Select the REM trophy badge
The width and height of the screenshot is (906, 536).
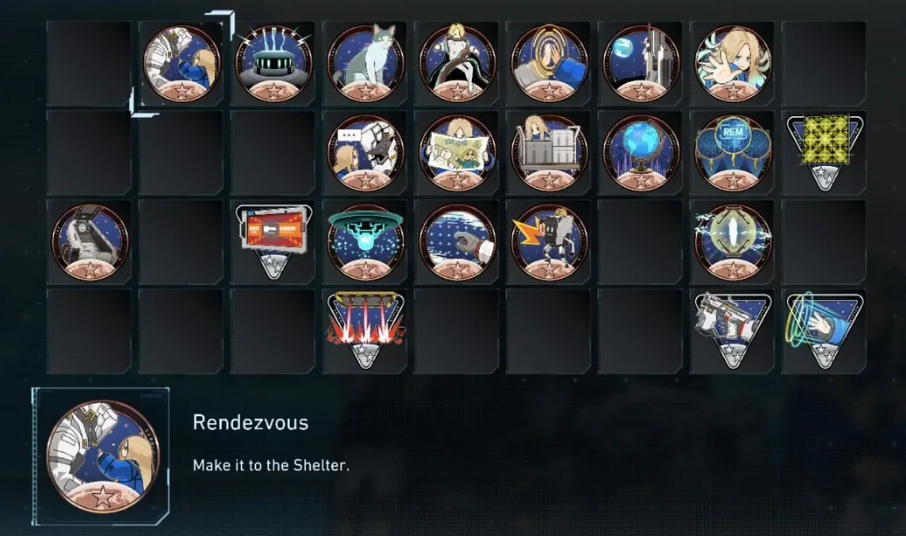tap(733, 152)
